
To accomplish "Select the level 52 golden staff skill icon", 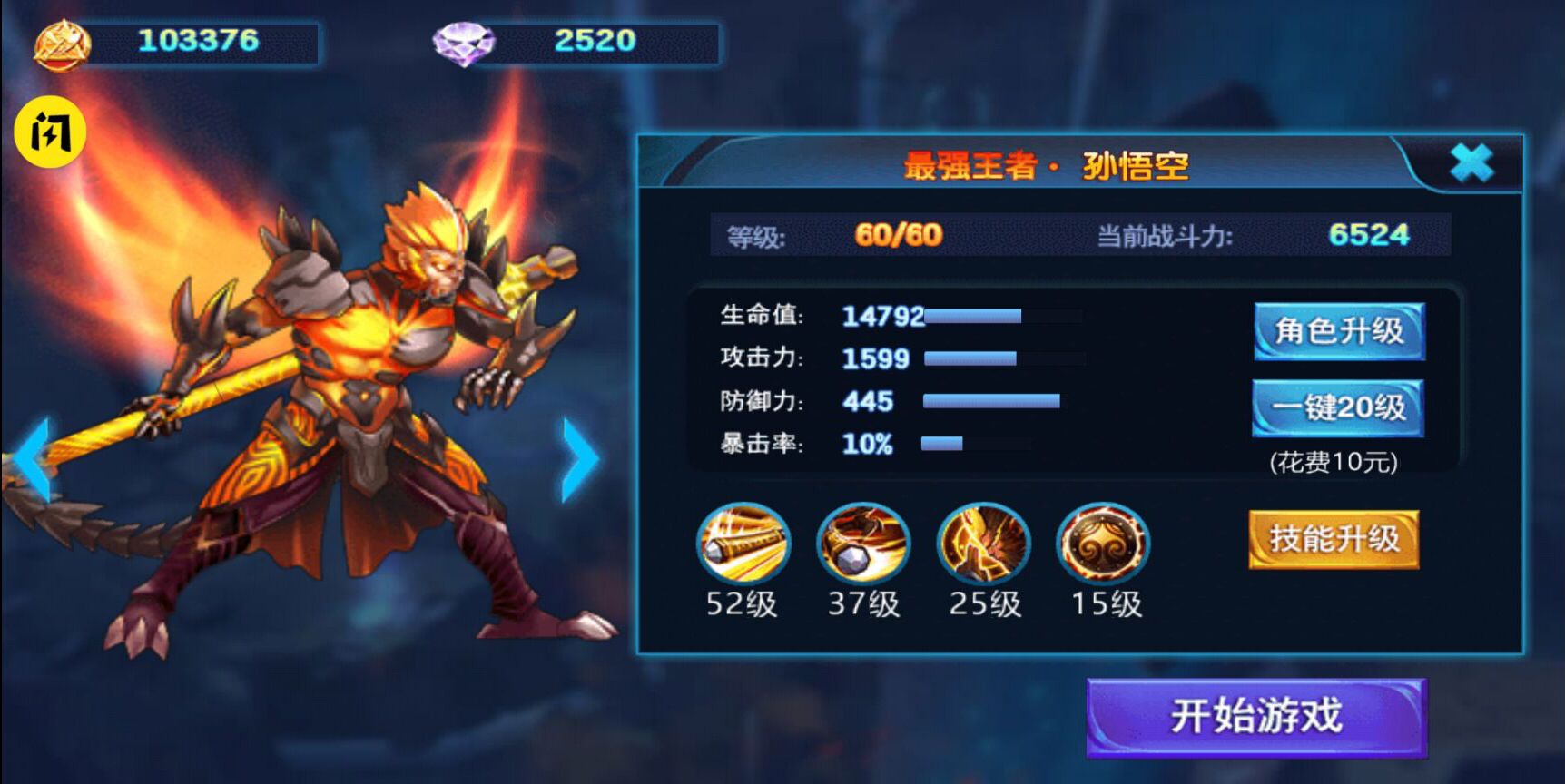I will pyautogui.click(x=744, y=543).
